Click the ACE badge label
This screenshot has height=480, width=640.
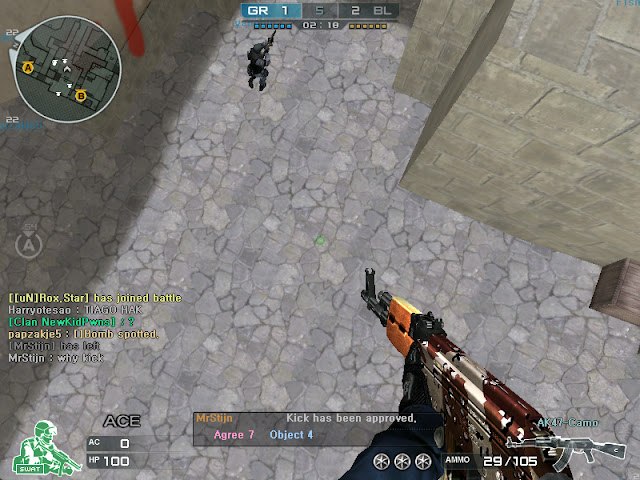[122, 421]
